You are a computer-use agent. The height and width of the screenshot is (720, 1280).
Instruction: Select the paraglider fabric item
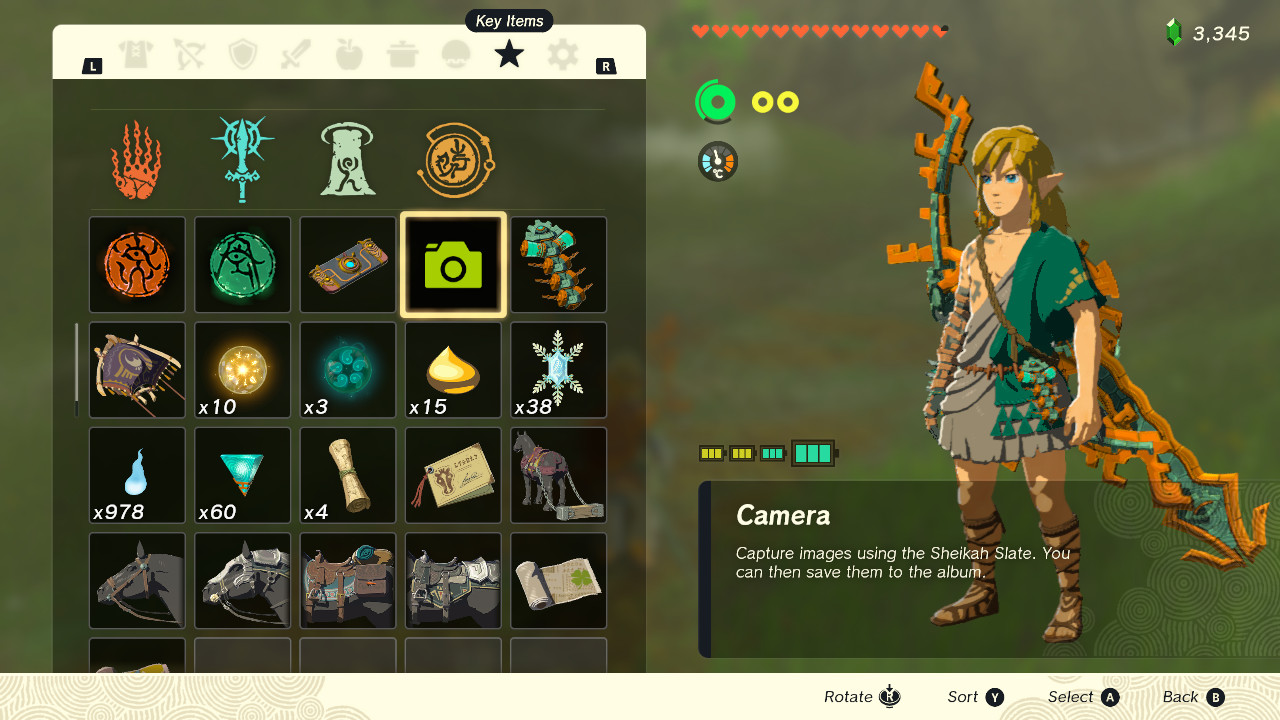pos(137,370)
